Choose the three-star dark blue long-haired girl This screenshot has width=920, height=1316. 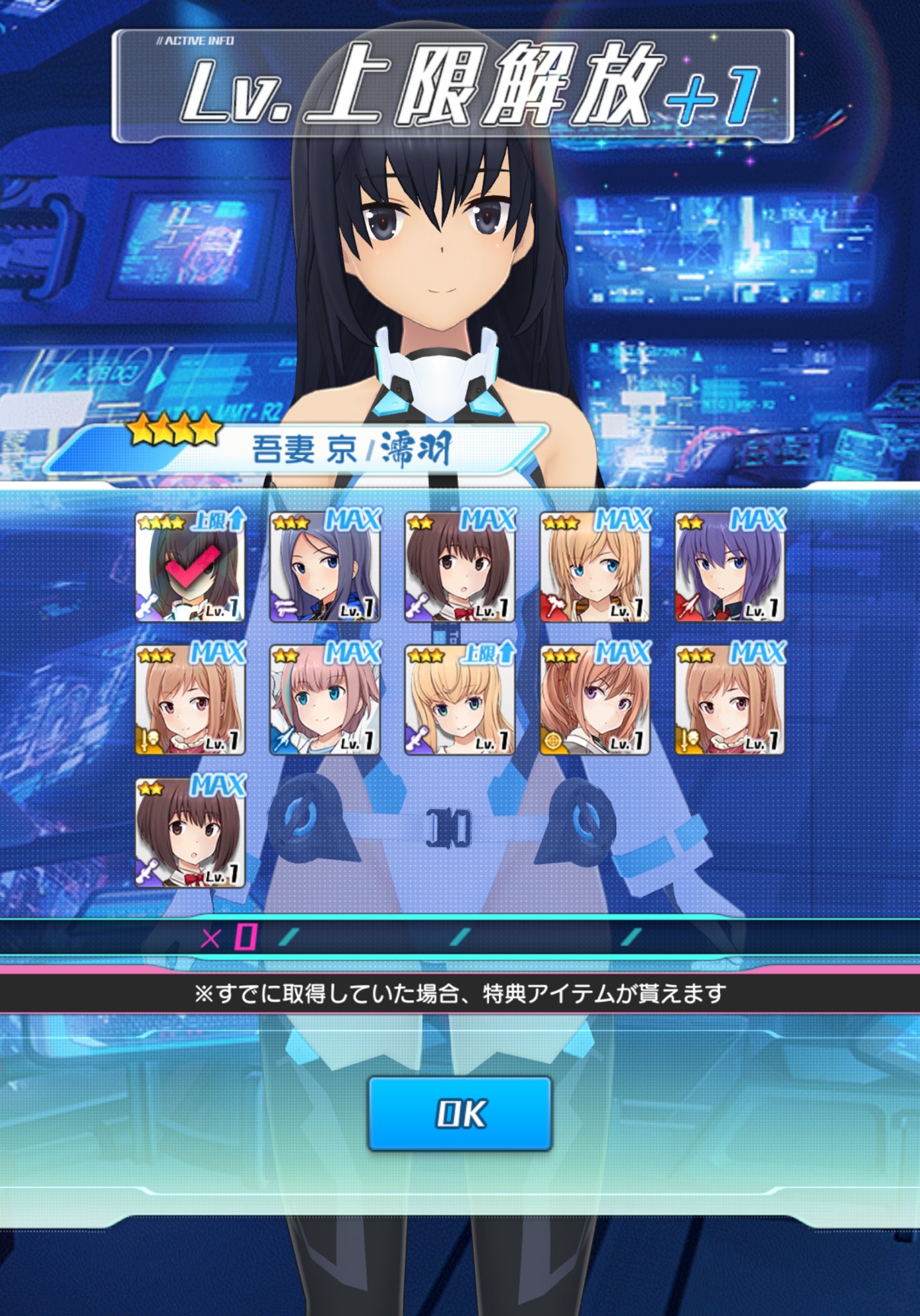tap(325, 567)
